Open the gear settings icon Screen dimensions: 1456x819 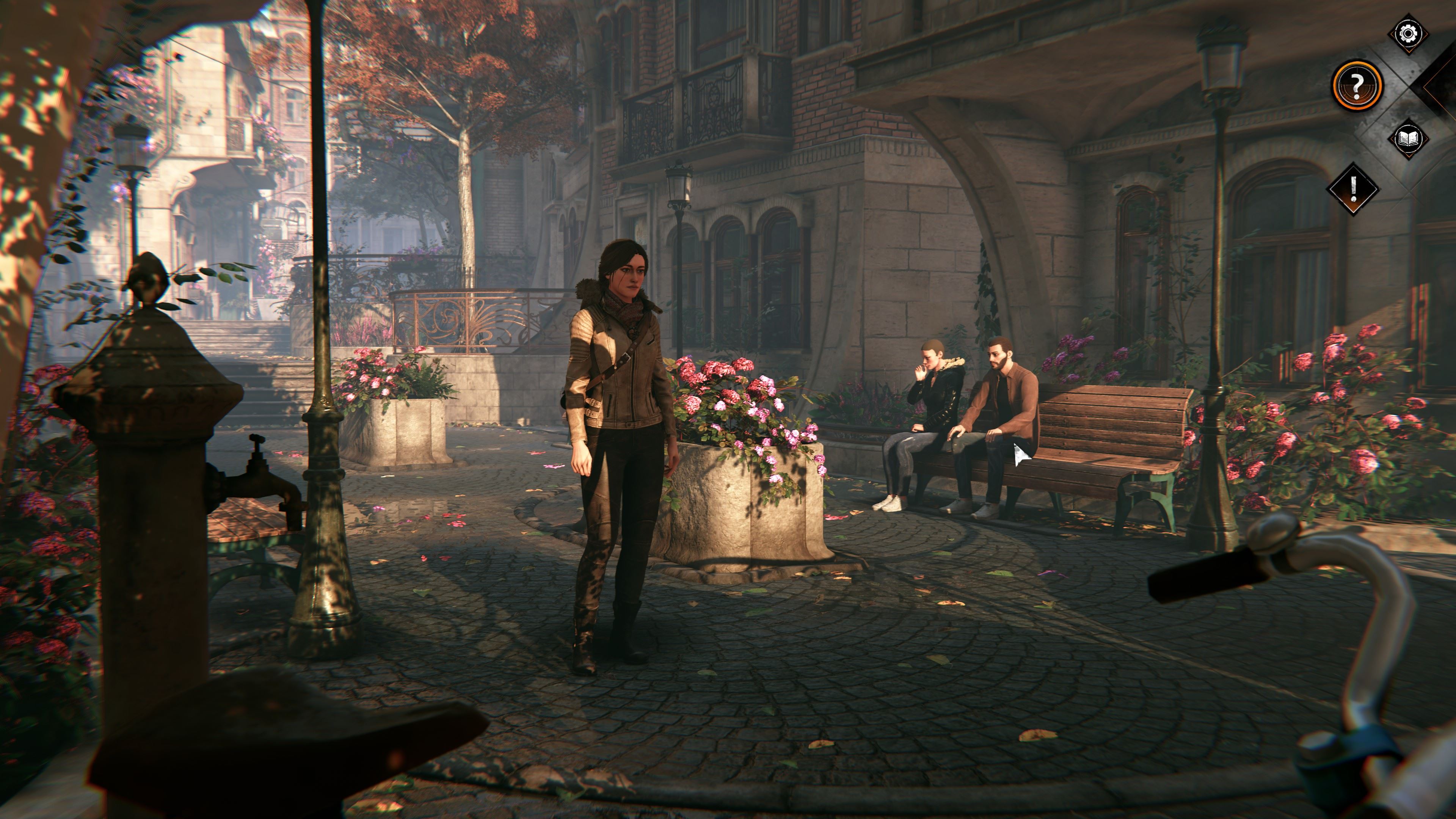1407,34
